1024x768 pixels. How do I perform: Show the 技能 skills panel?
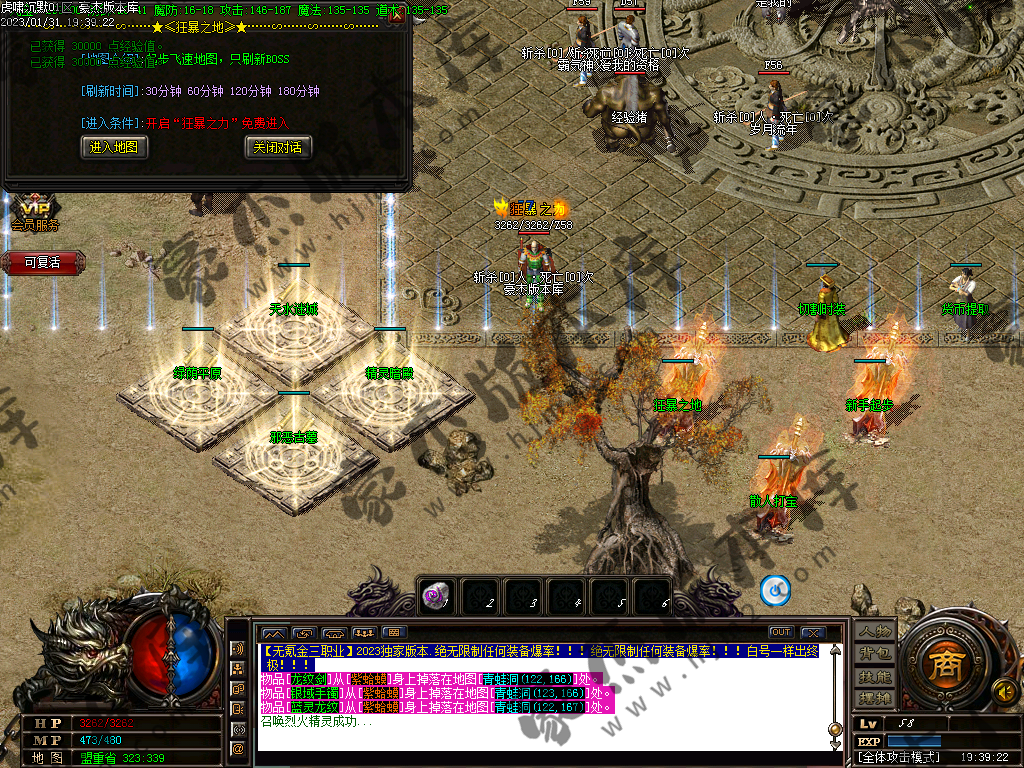point(874,676)
